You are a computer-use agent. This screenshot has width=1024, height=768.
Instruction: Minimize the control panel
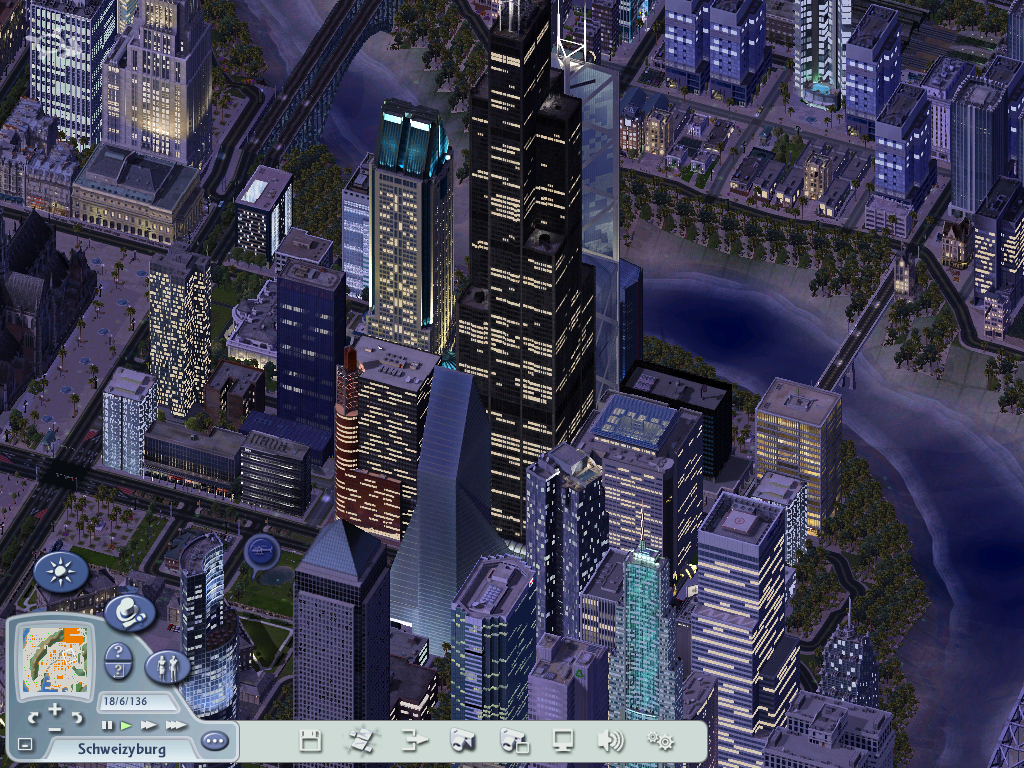coord(25,744)
